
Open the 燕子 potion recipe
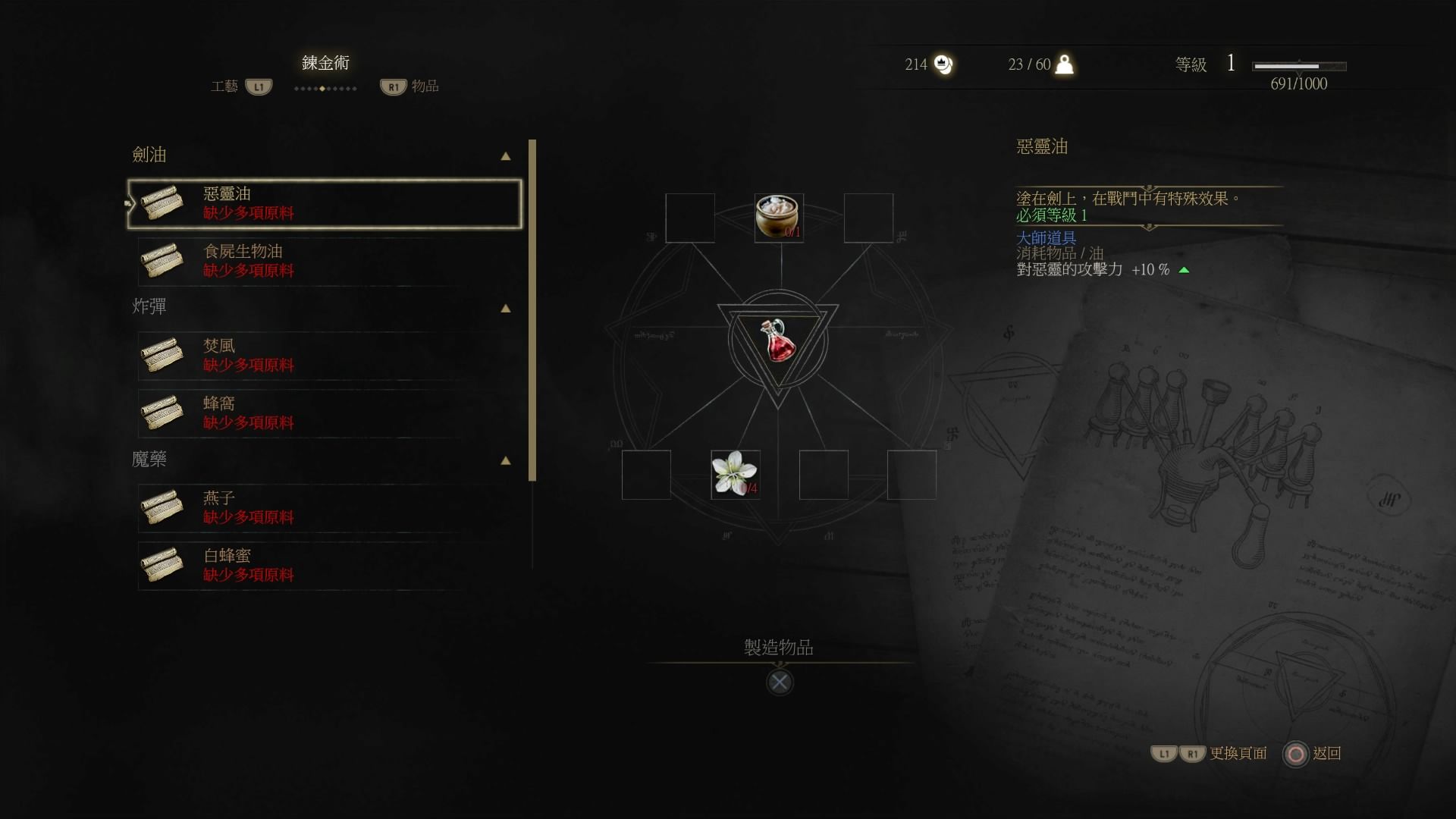click(x=325, y=508)
